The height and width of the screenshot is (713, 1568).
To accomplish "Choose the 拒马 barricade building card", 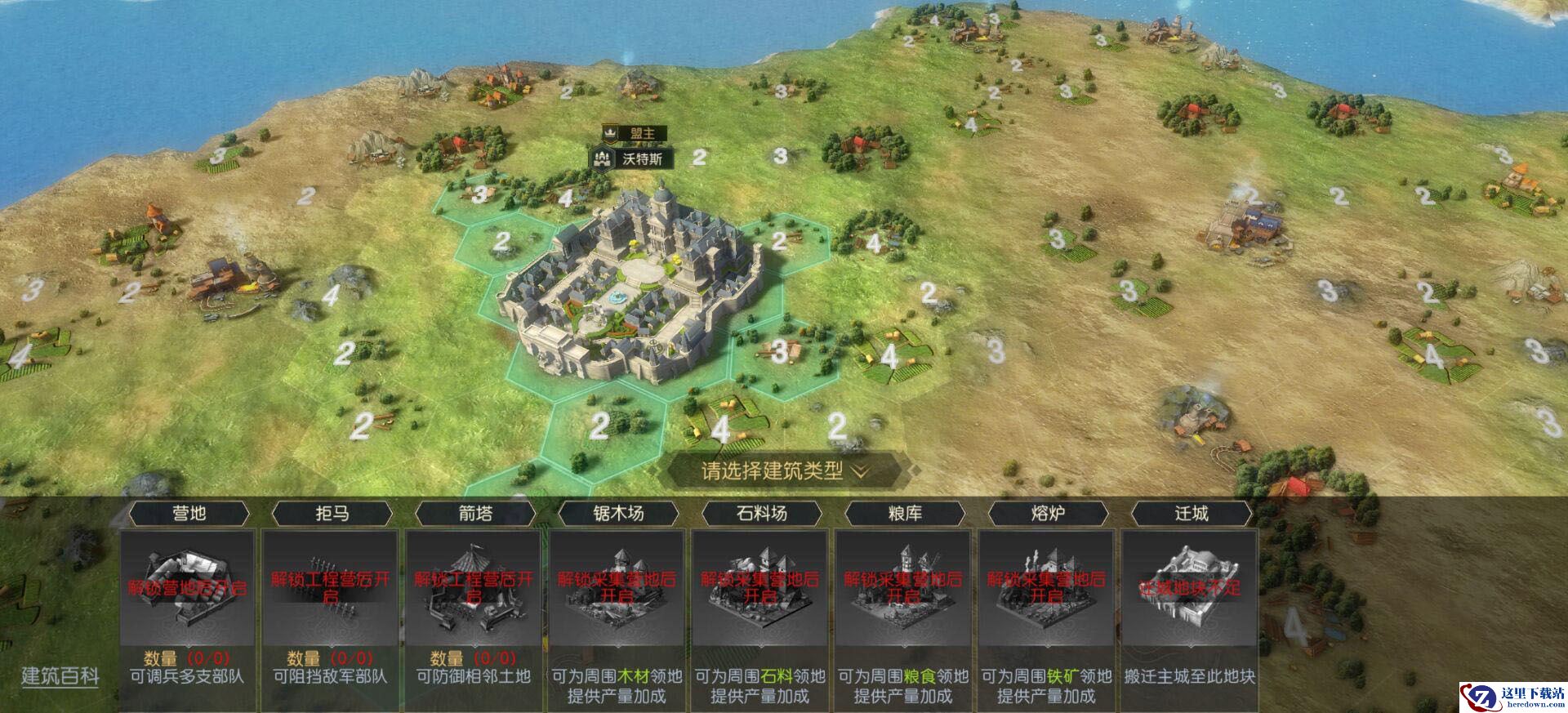I will coord(331,588).
